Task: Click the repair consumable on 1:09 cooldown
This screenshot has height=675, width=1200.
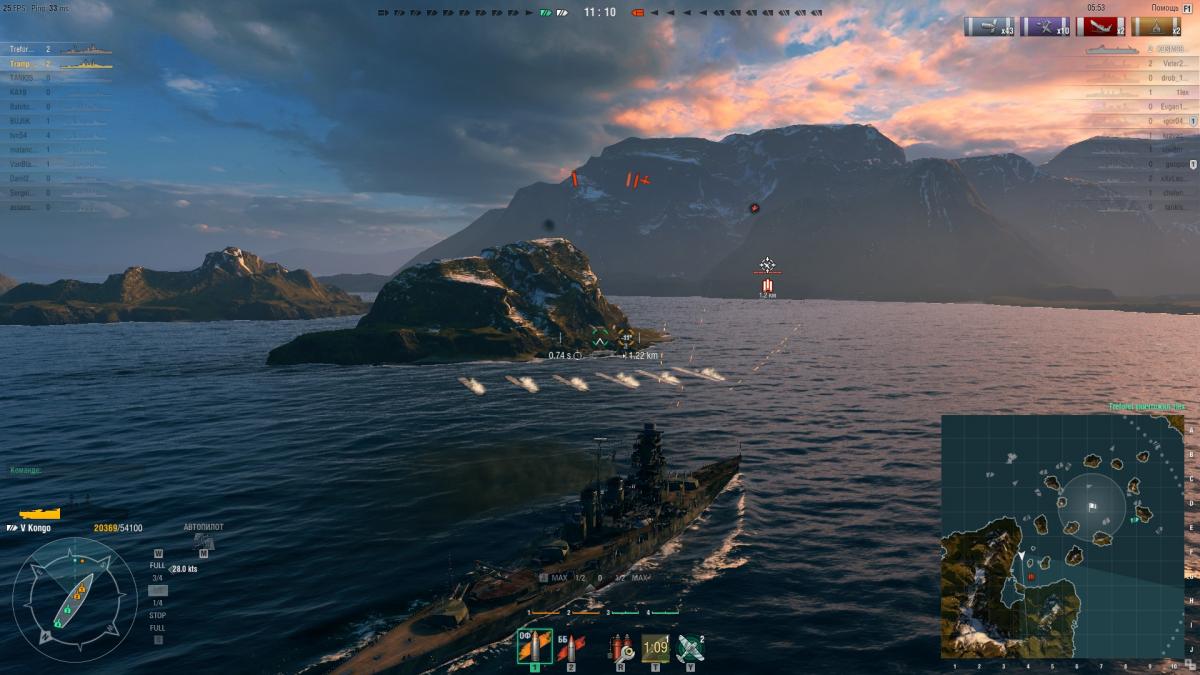Action: coord(655,647)
